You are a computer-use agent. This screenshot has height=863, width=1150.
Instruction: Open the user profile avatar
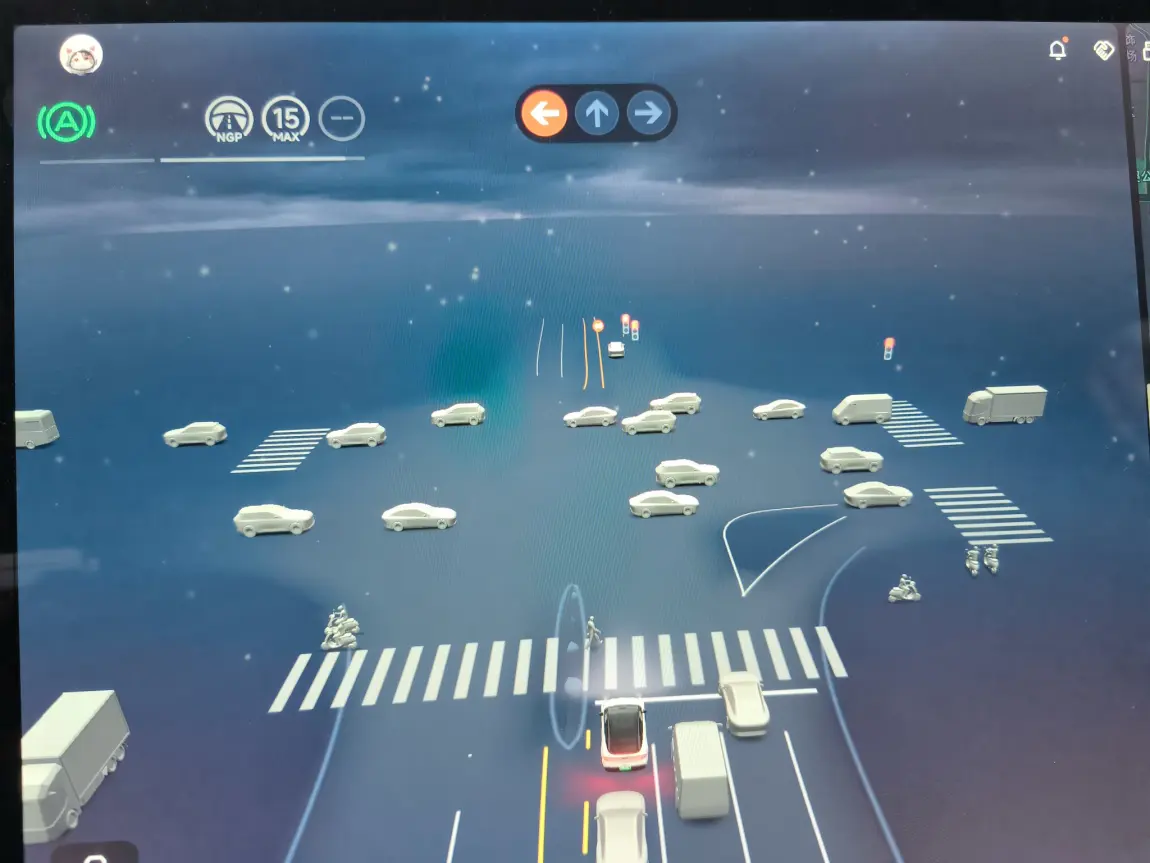[x=81, y=54]
